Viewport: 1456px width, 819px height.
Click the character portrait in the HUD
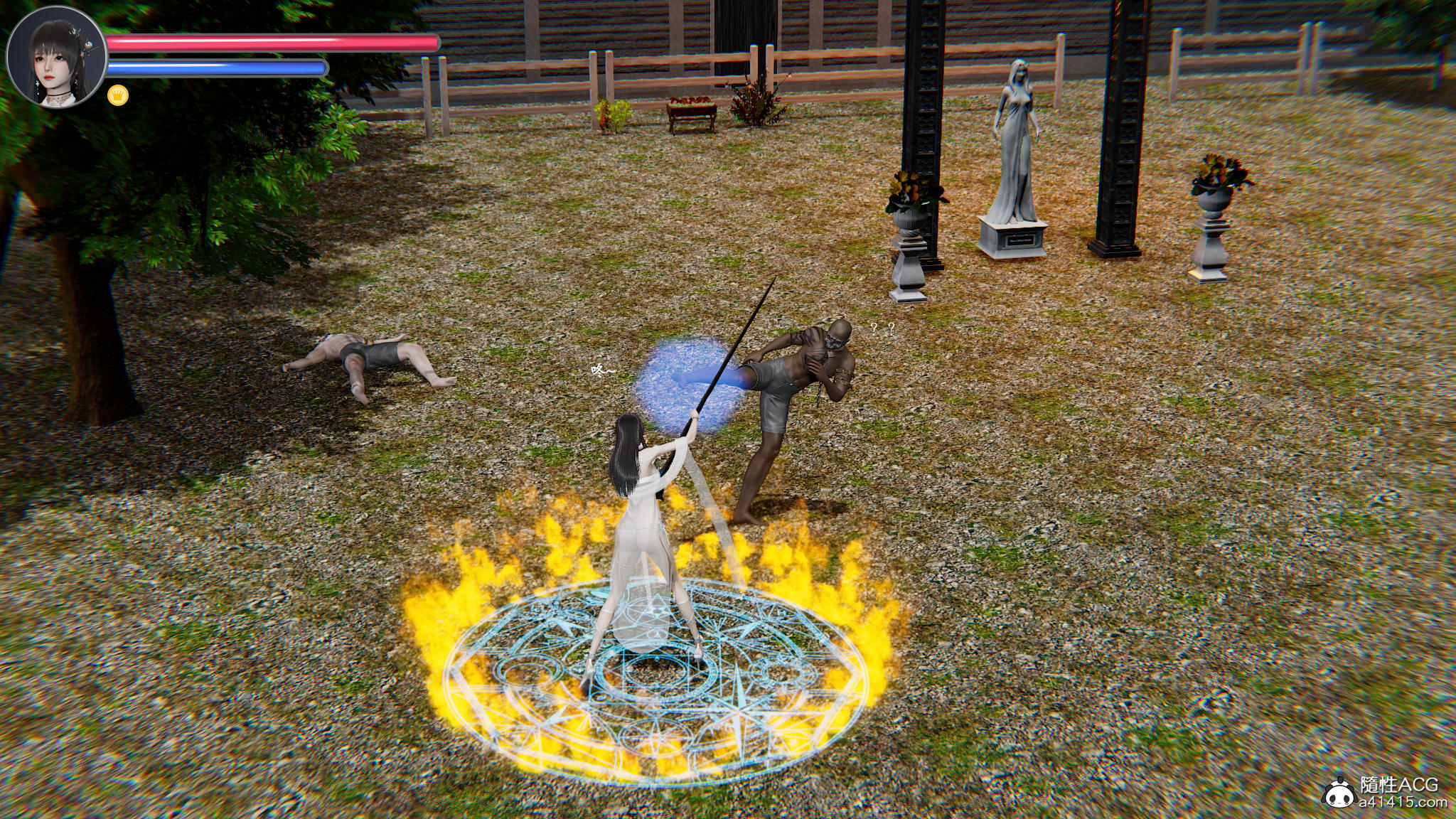(x=56, y=60)
